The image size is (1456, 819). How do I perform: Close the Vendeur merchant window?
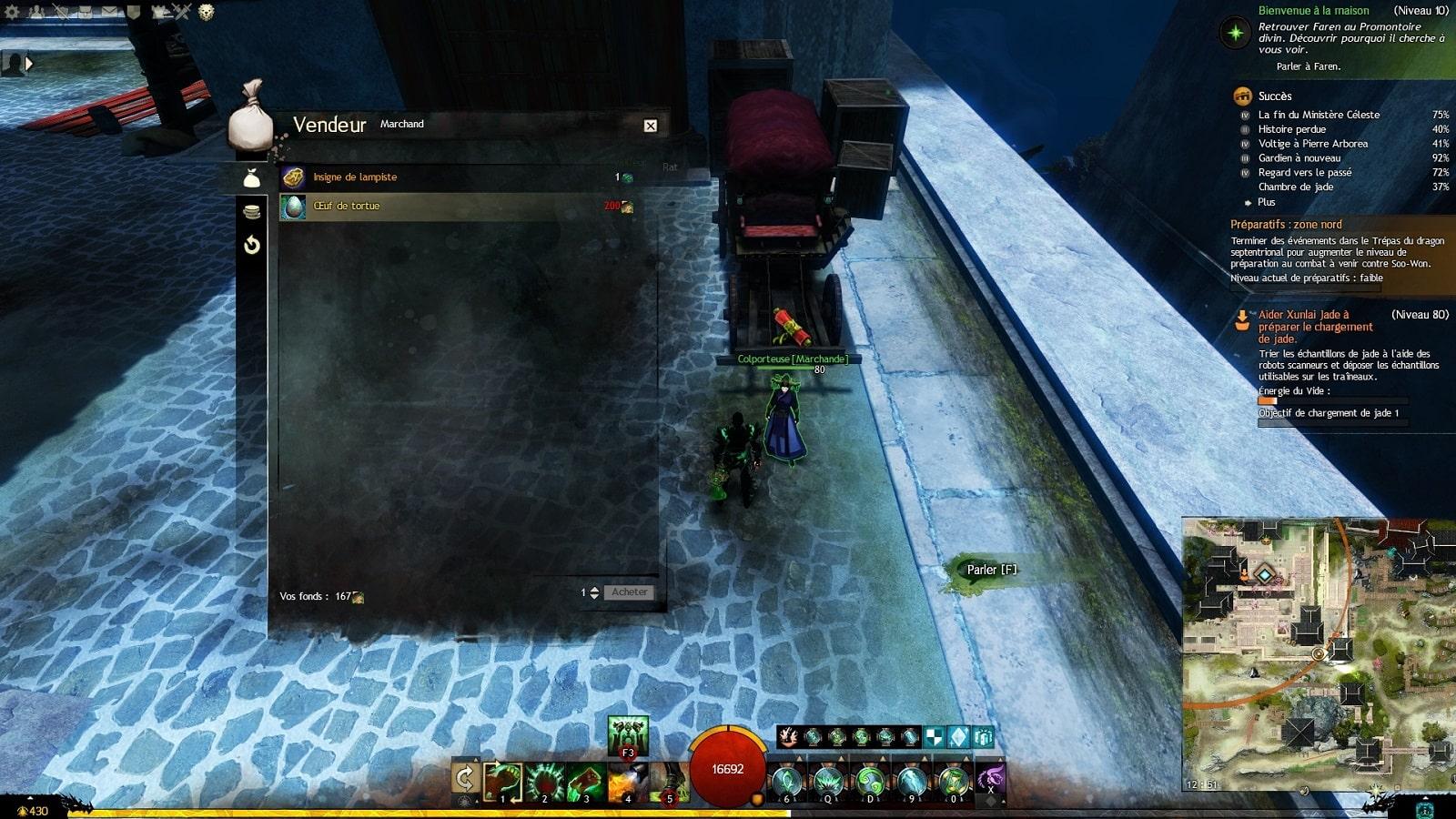[x=650, y=126]
